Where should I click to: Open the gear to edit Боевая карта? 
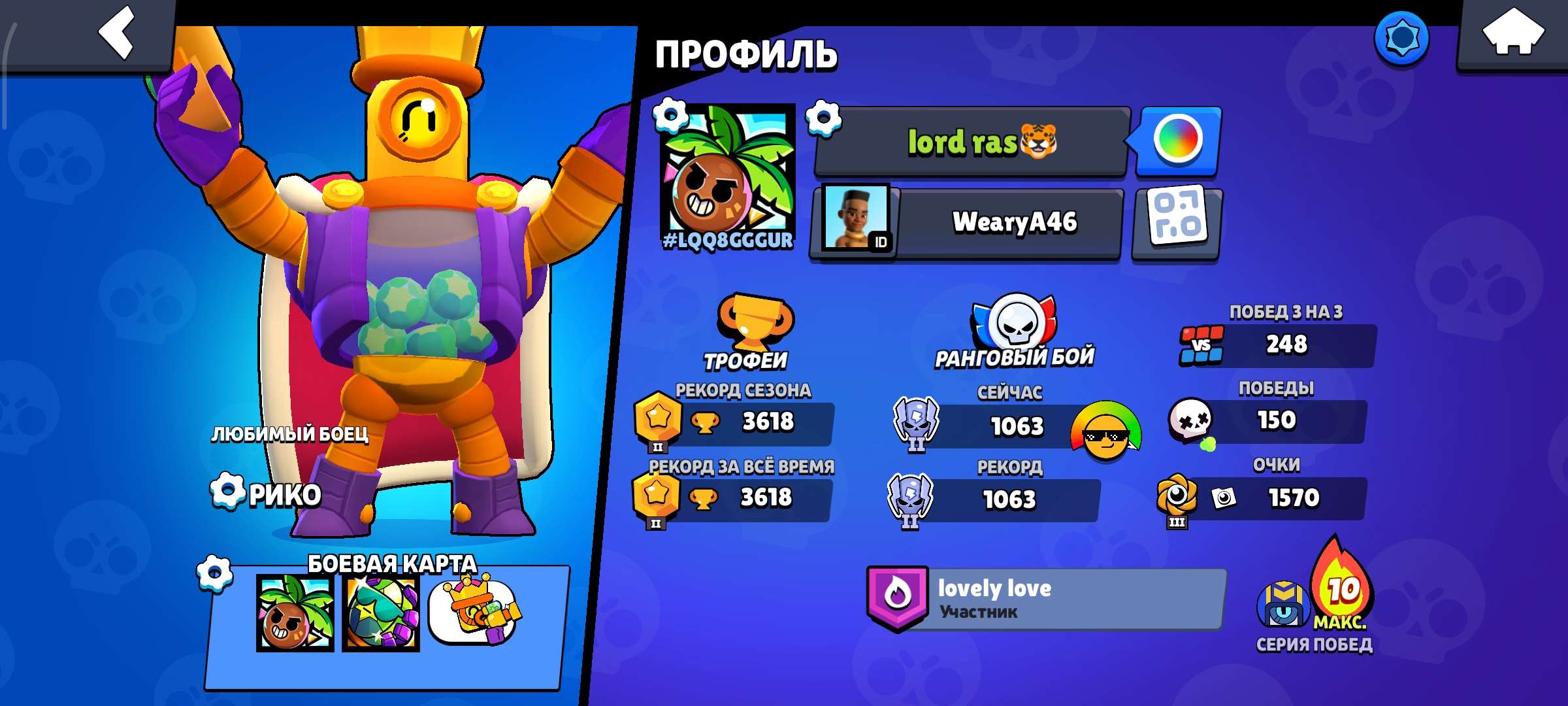coord(214,572)
